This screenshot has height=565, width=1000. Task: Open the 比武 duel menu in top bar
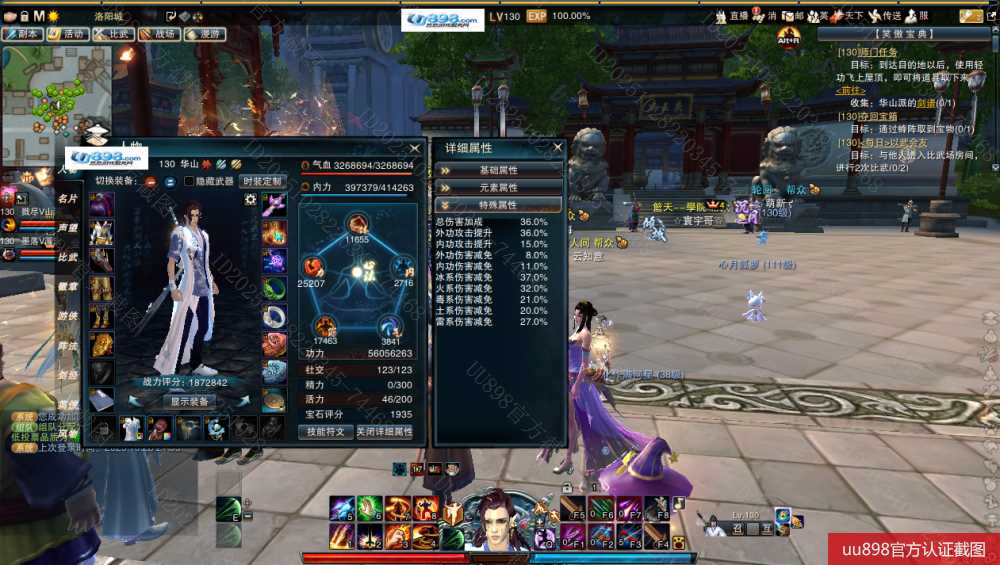pyautogui.click(x=114, y=34)
